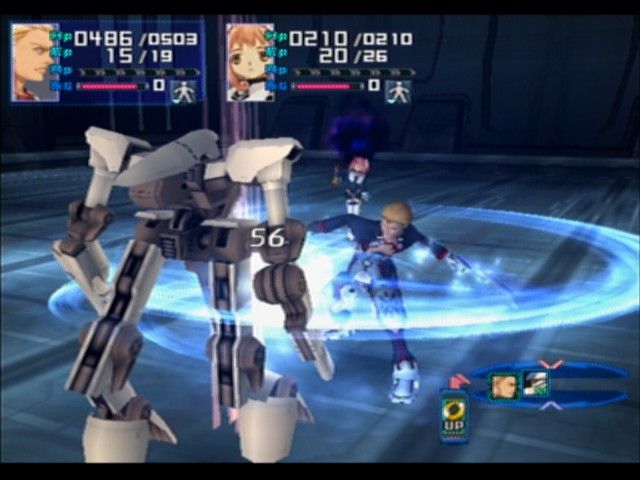Viewport: 640px width, 480px height.
Task: Select the blond man's party portrait
Action: pos(34,62)
